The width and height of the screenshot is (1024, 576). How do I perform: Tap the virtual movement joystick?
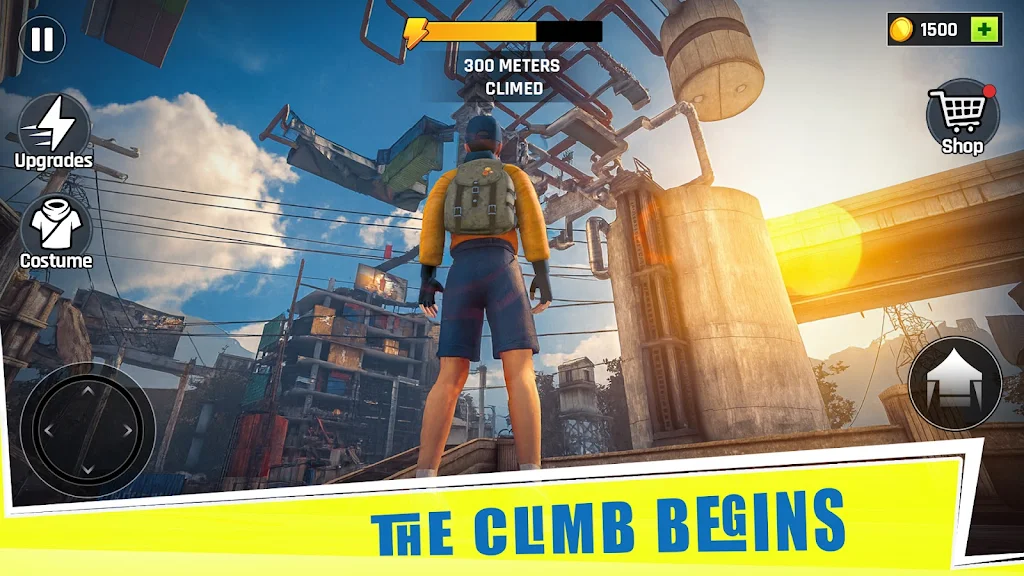[87, 430]
